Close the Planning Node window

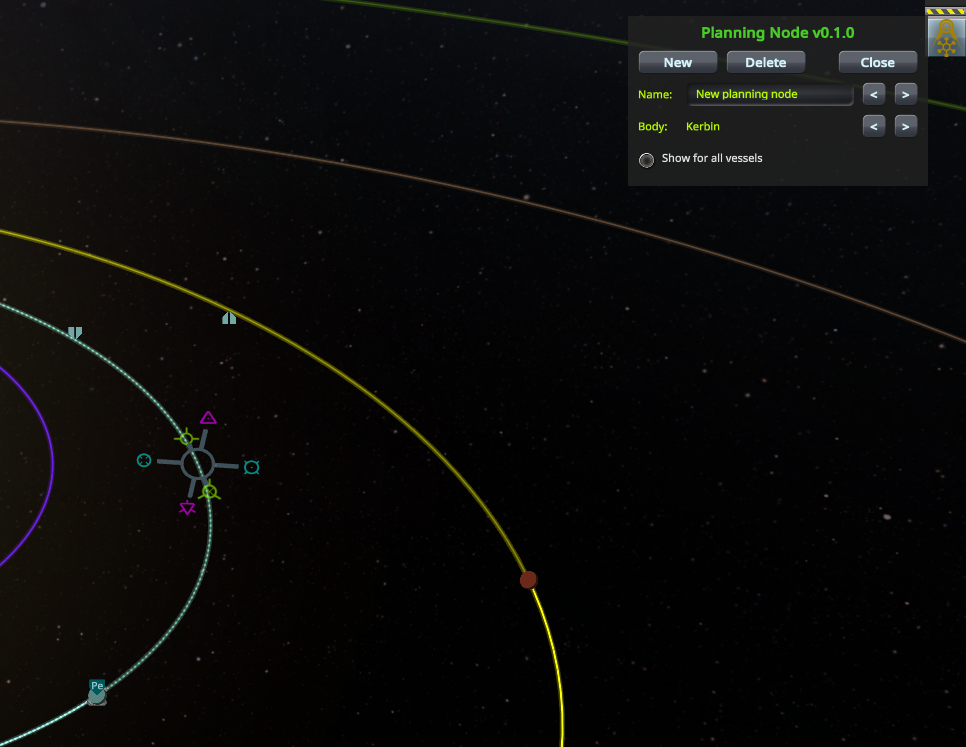[877, 62]
